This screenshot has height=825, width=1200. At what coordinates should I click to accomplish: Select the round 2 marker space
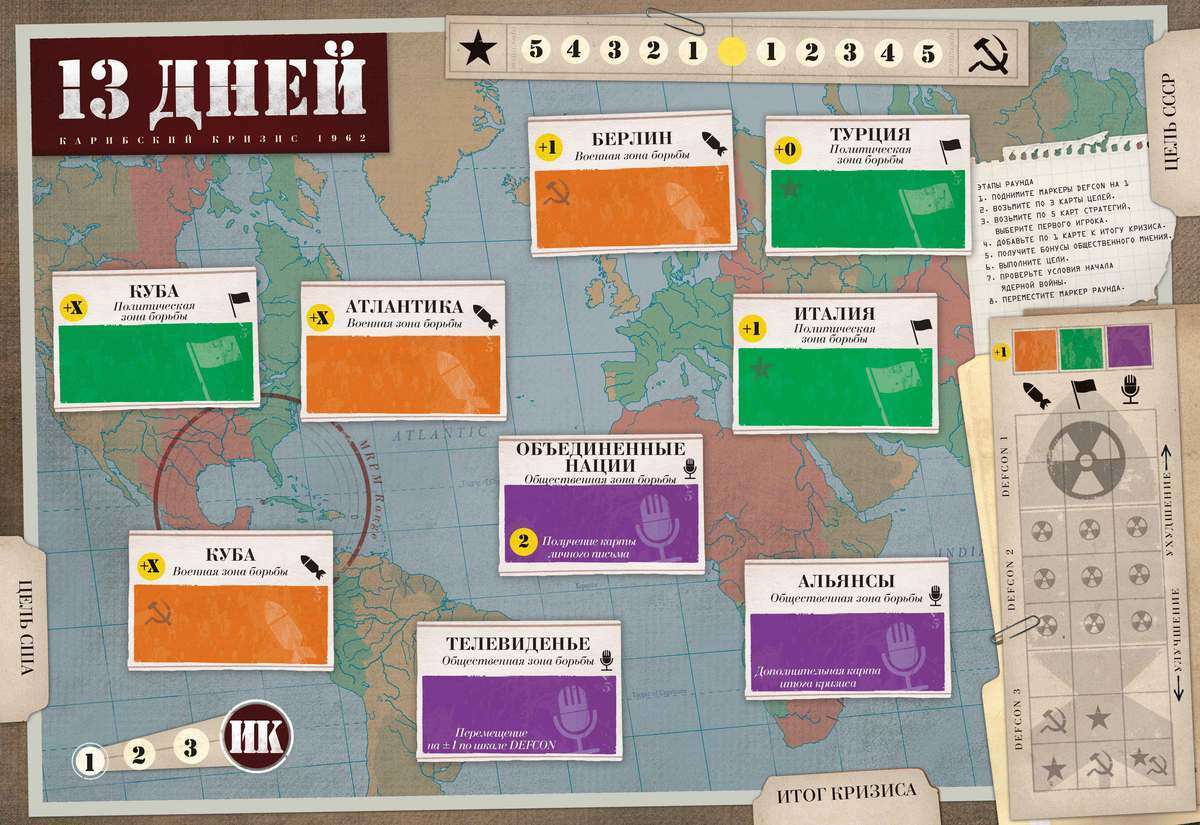point(139,753)
